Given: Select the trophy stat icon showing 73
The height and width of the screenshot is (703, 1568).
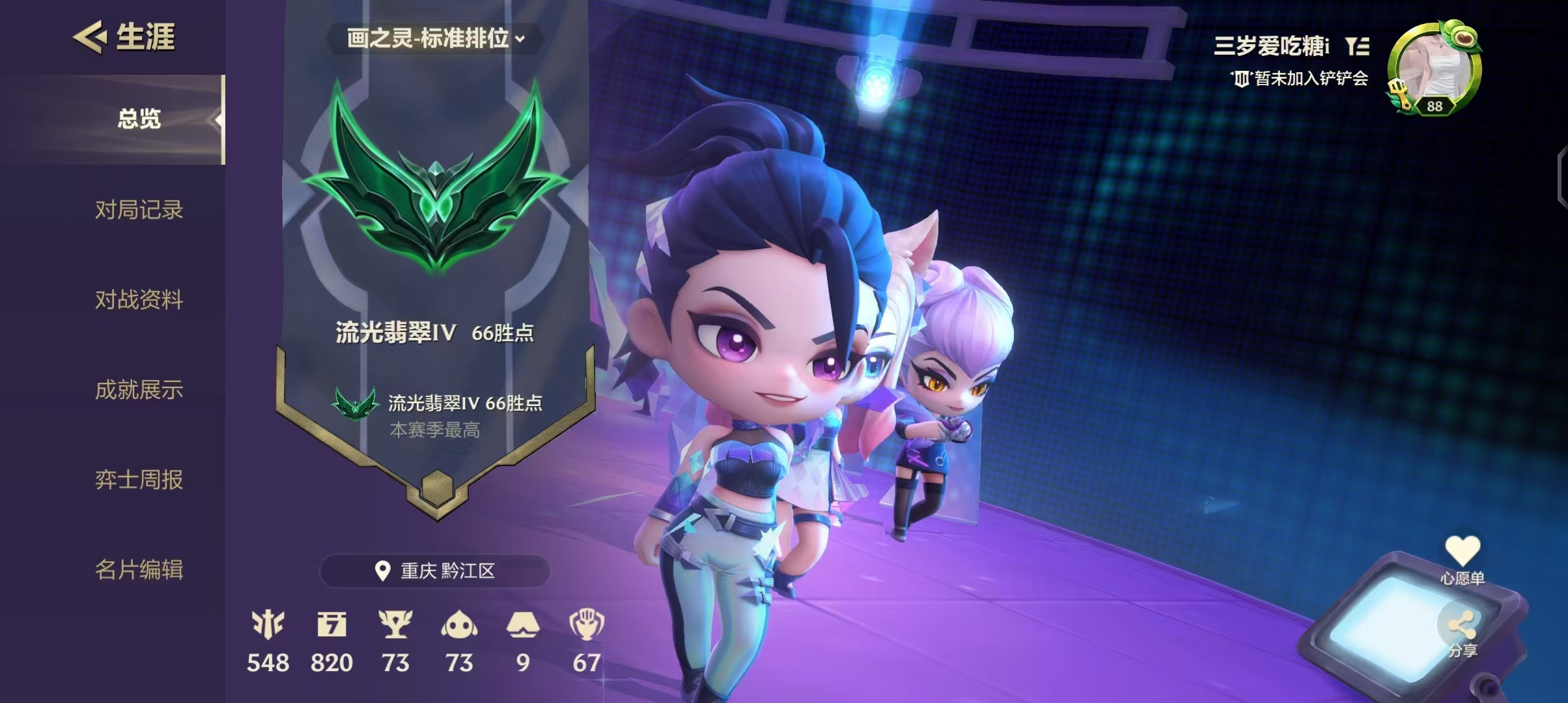Looking at the screenshot, I should pyautogui.click(x=395, y=625).
